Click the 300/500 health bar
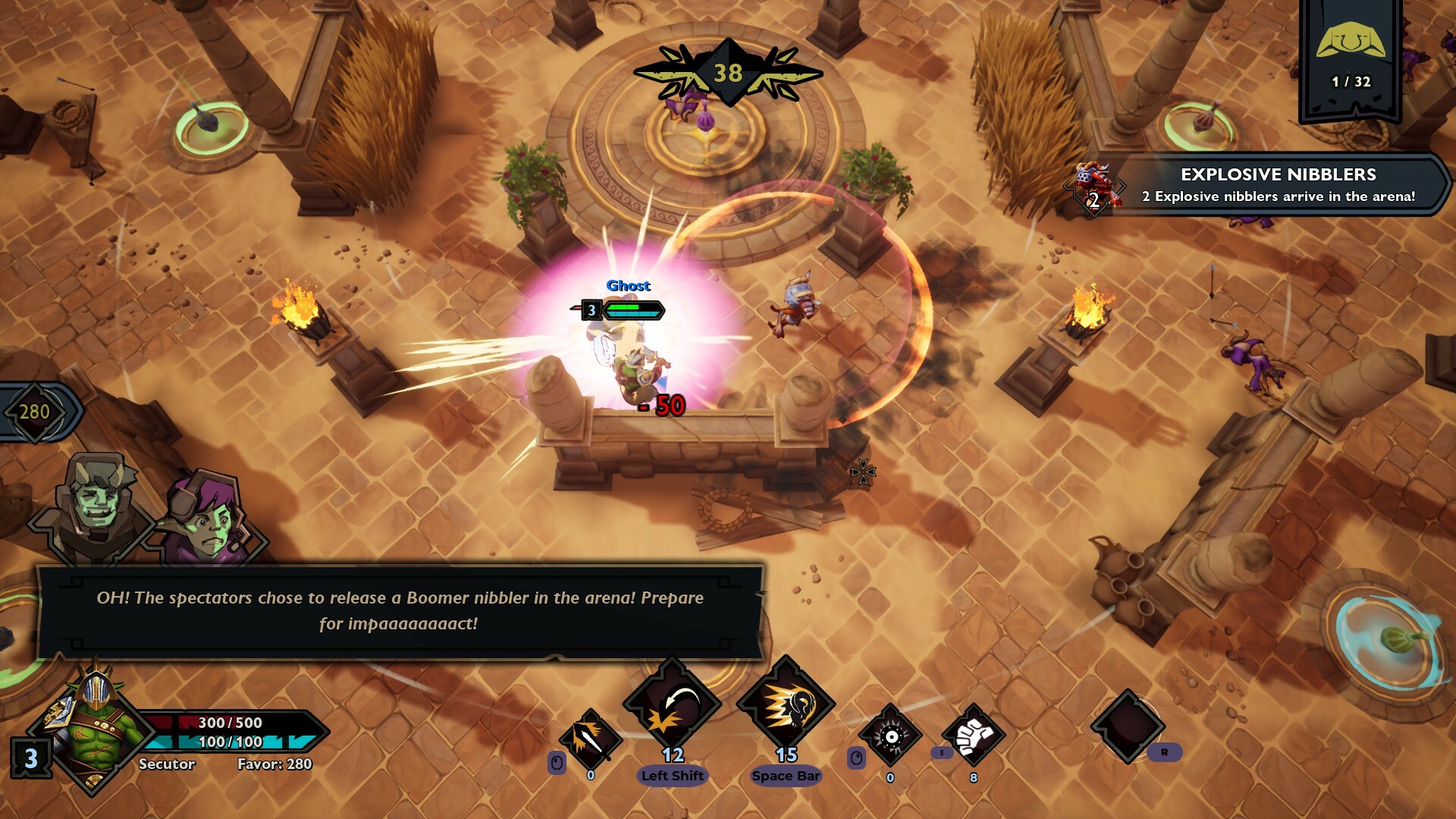The height and width of the screenshot is (819, 1456). pyautogui.click(x=227, y=723)
